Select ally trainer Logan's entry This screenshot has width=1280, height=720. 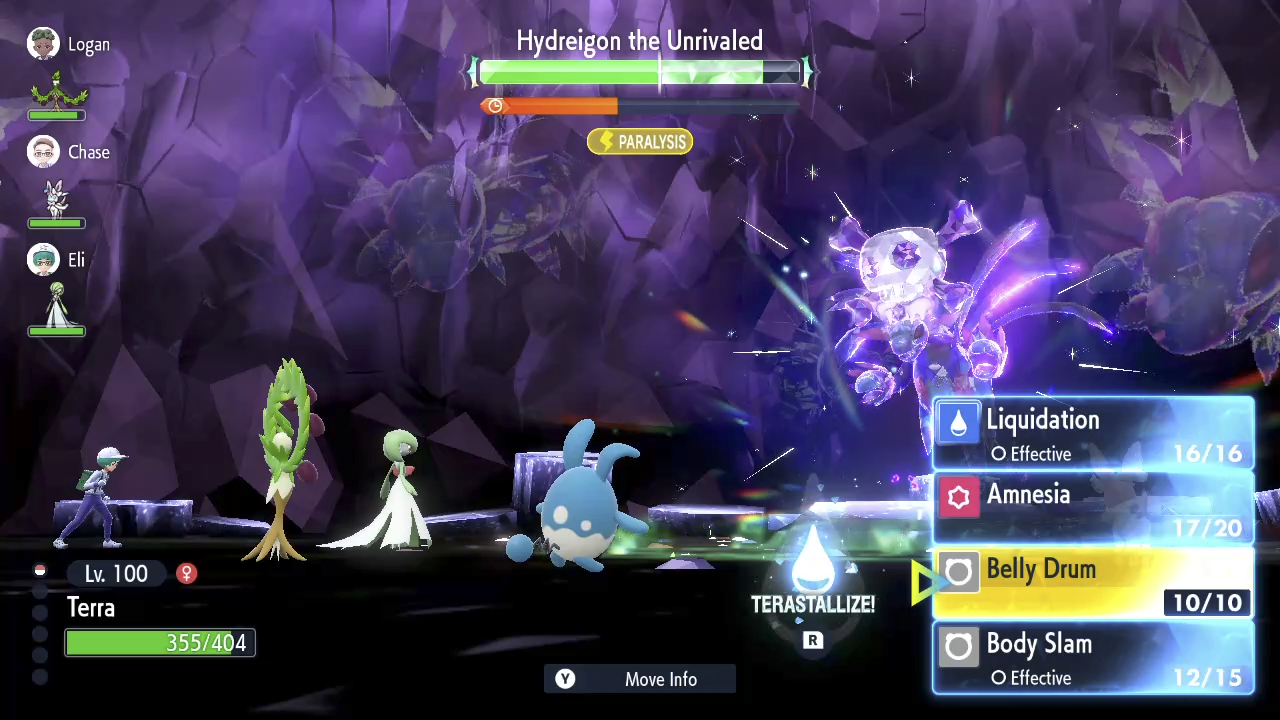pos(68,45)
